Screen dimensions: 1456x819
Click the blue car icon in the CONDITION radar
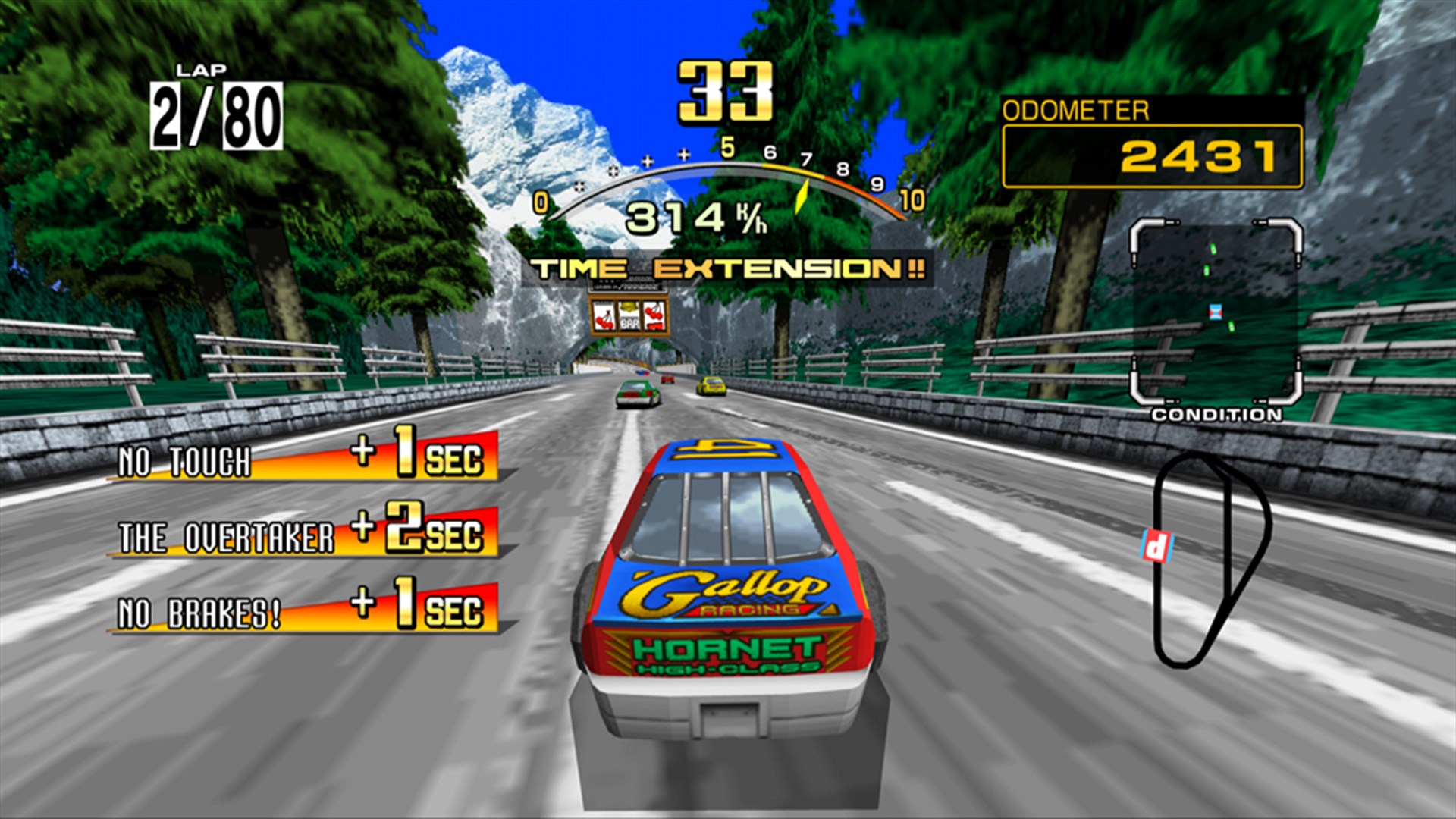(1215, 312)
